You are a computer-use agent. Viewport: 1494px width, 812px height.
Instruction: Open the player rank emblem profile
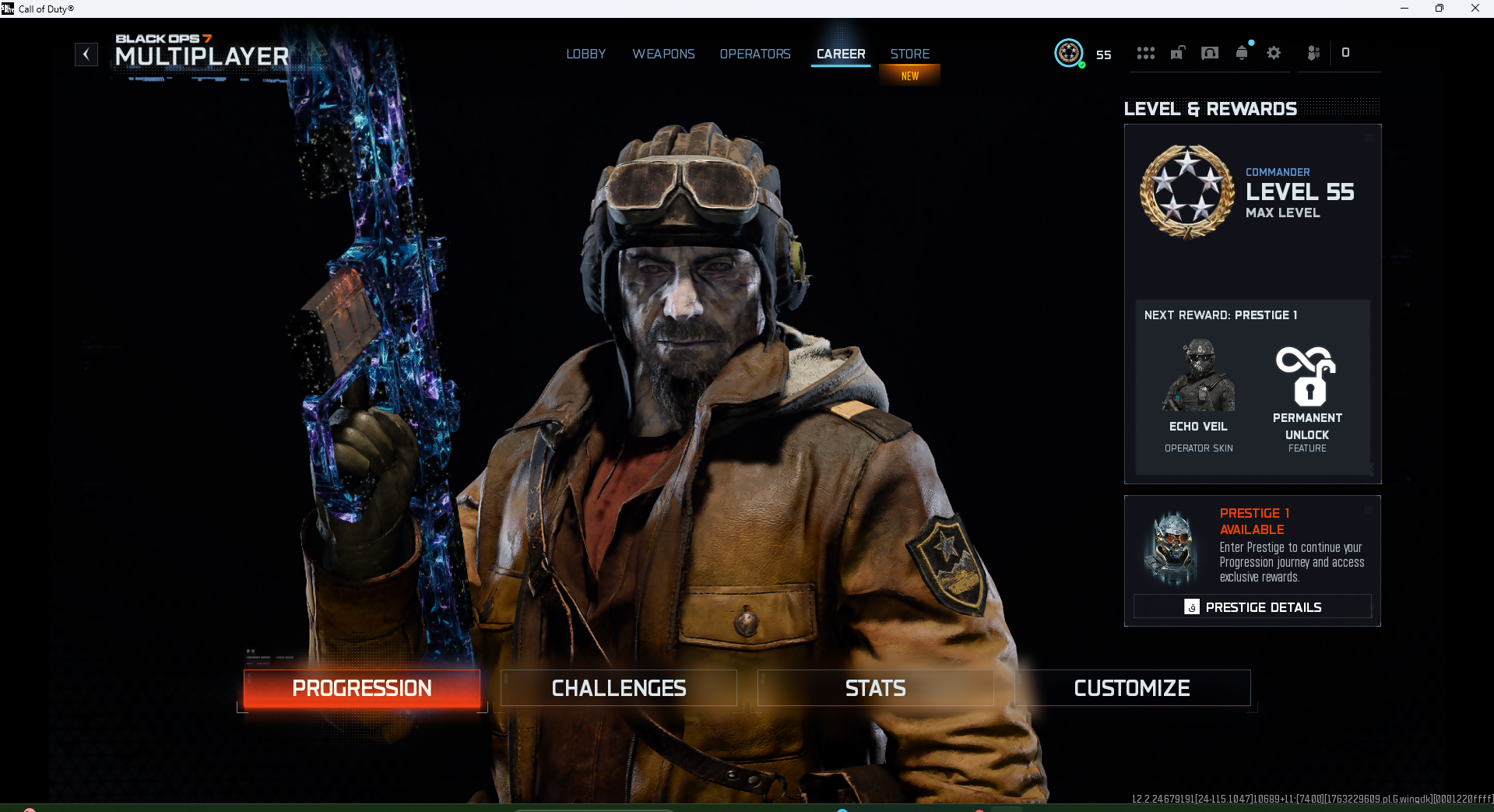pyautogui.click(x=1069, y=53)
